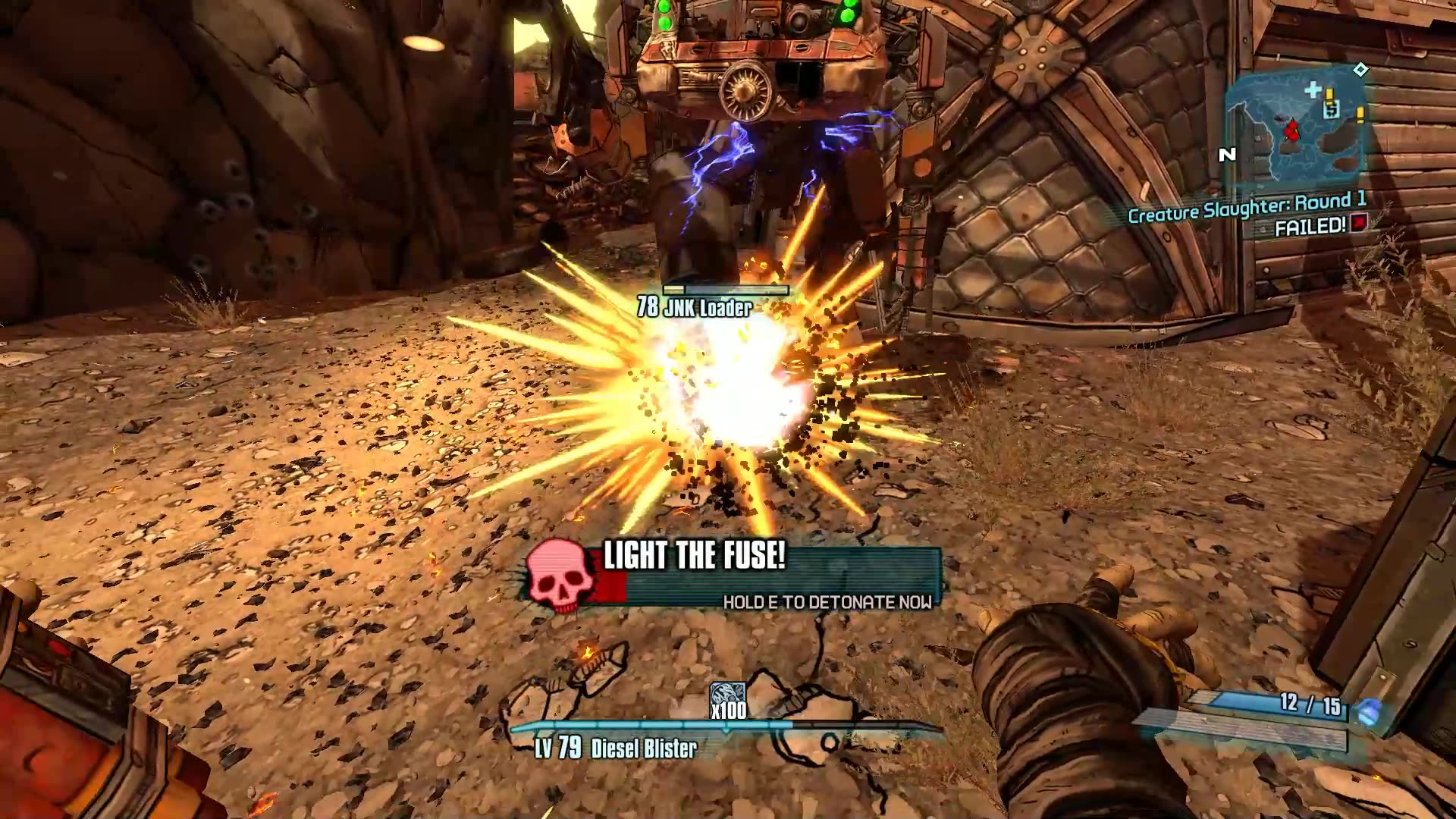Click the pink skull Light the Fuse icon
This screenshot has height=819, width=1456.
pyautogui.click(x=560, y=576)
